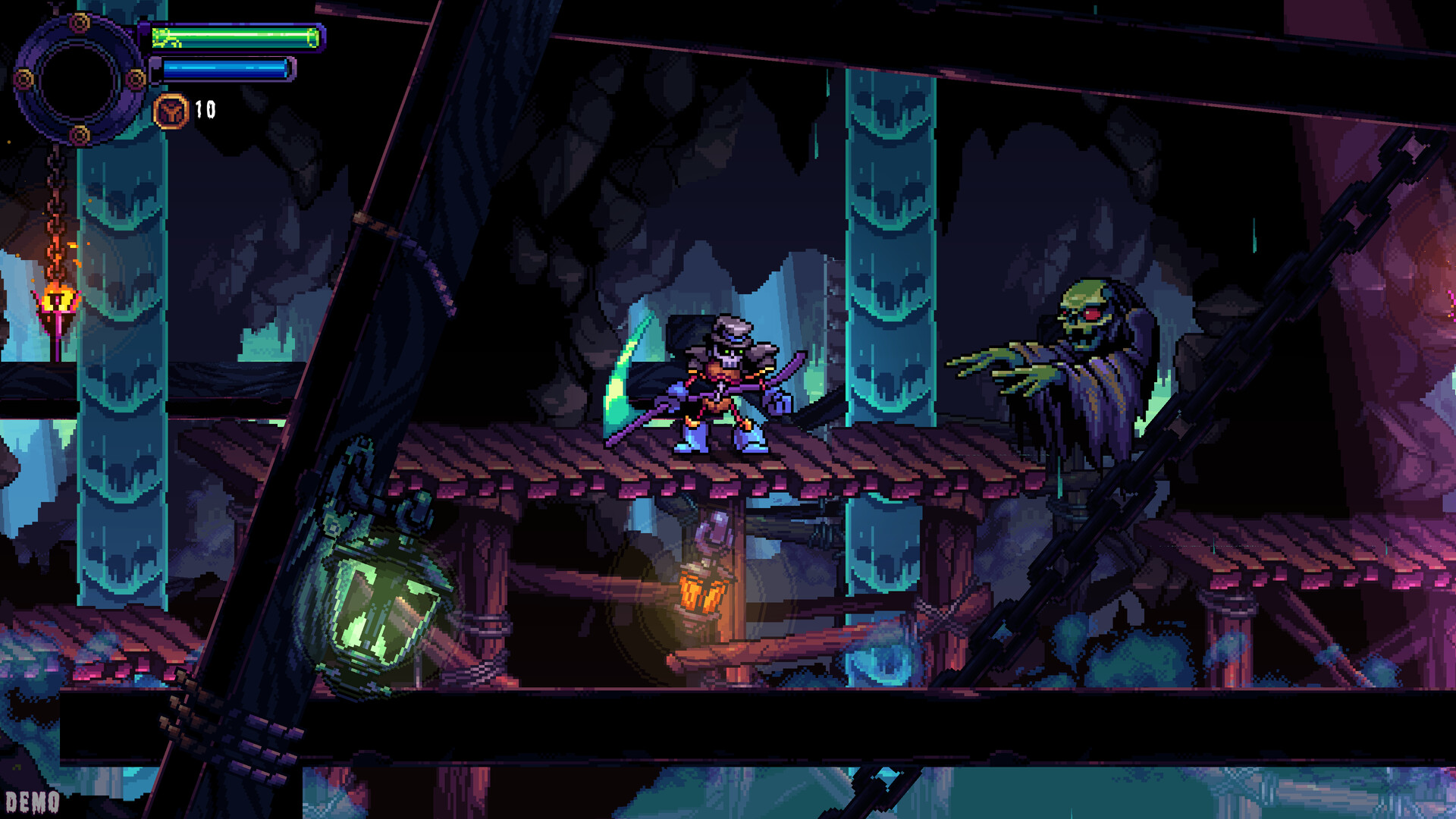Select the circular ability wheel emblem
Image resolution: width=1456 pixels, height=819 pixels.
coord(79,79)
